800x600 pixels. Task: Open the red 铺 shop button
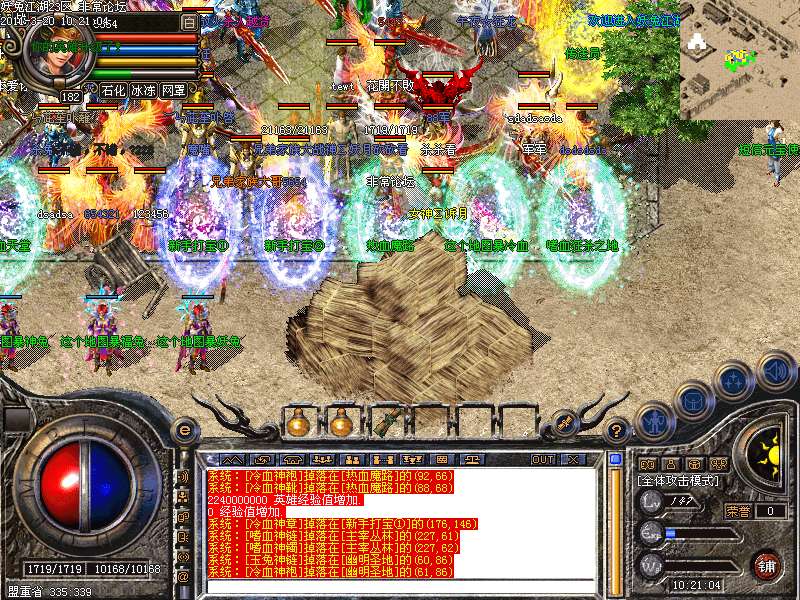click(767, 565)
